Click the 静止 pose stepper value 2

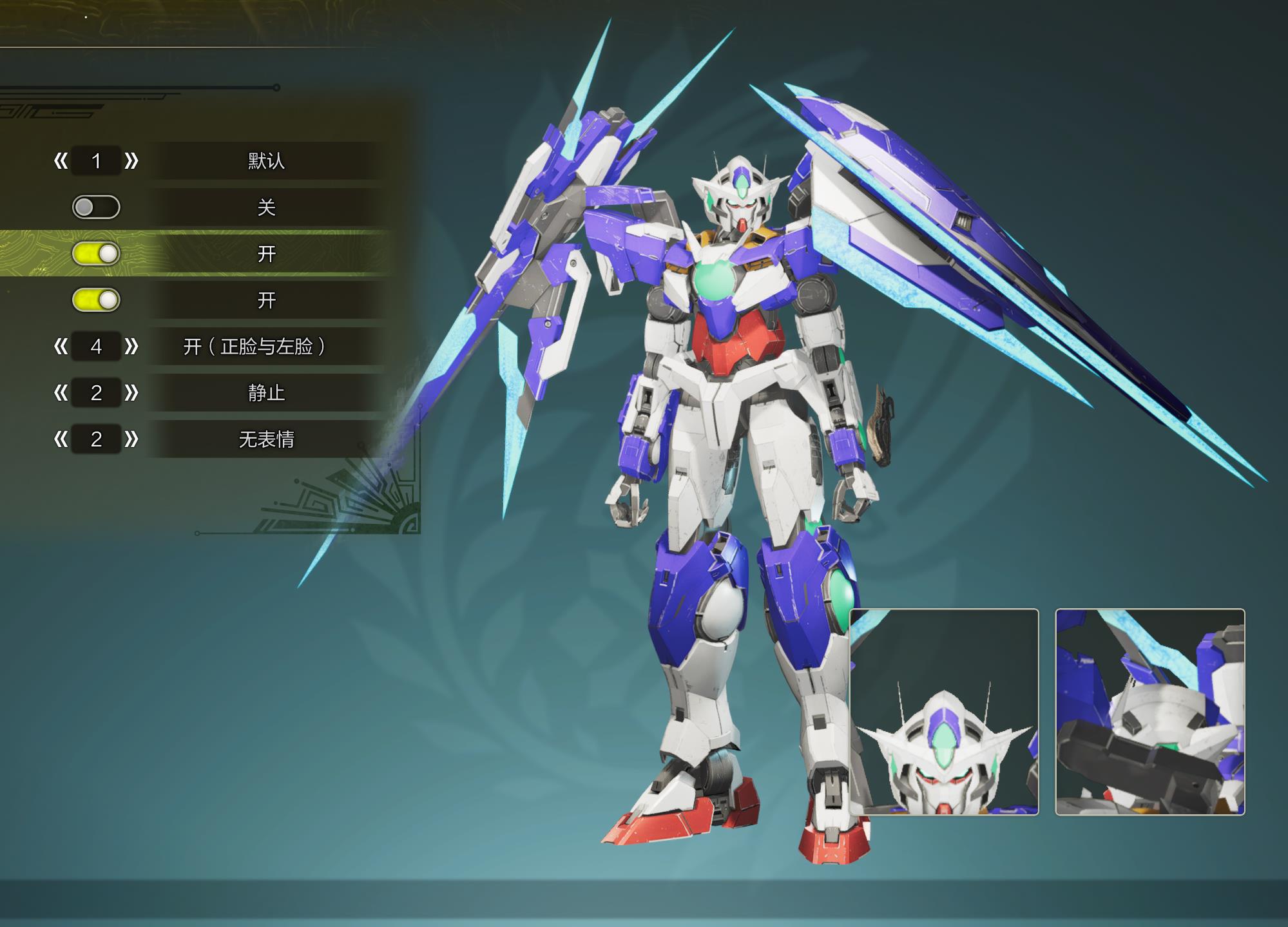97,392
